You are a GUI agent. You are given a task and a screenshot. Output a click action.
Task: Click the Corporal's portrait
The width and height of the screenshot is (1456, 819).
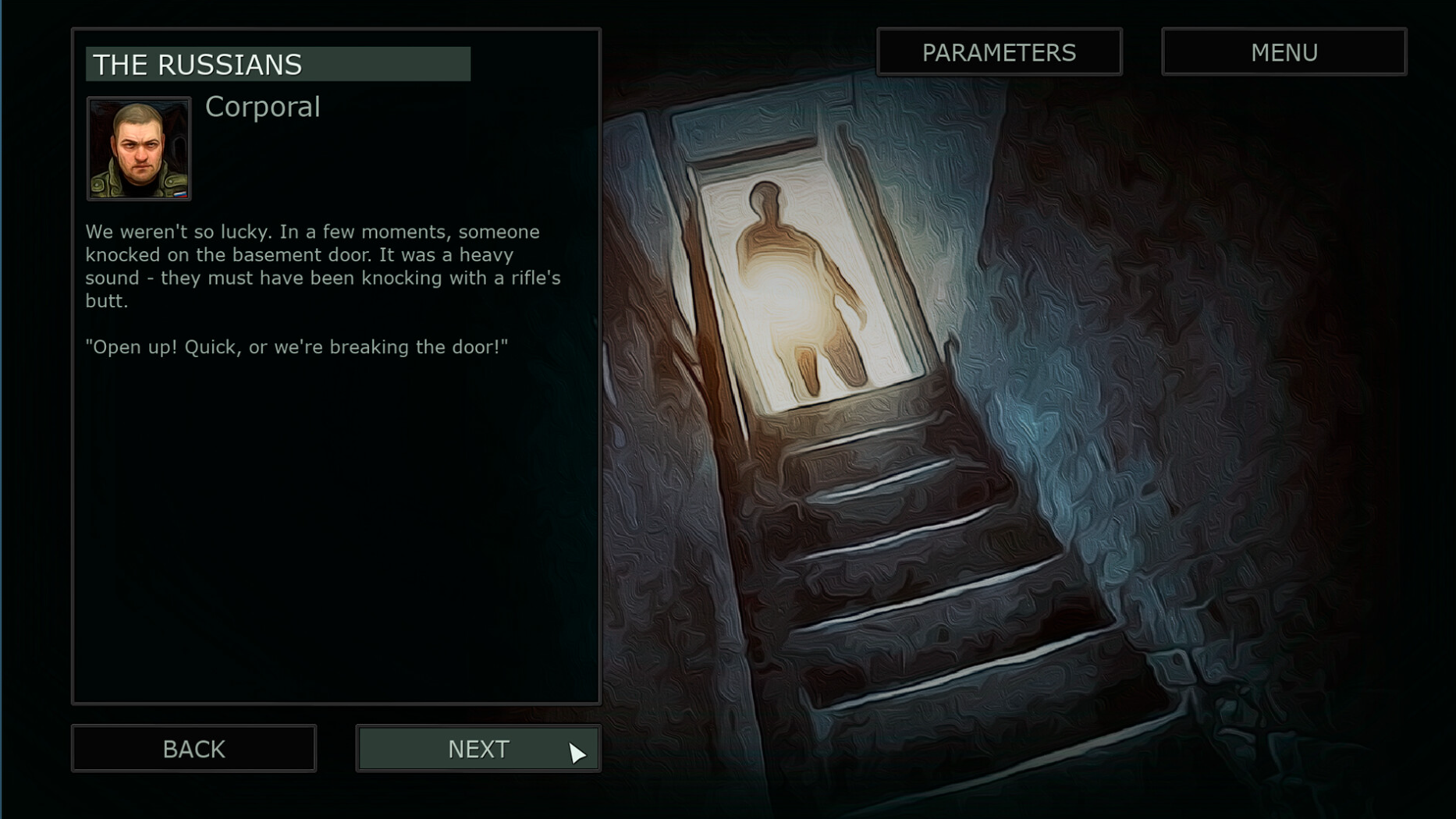[x=139, y=149]
